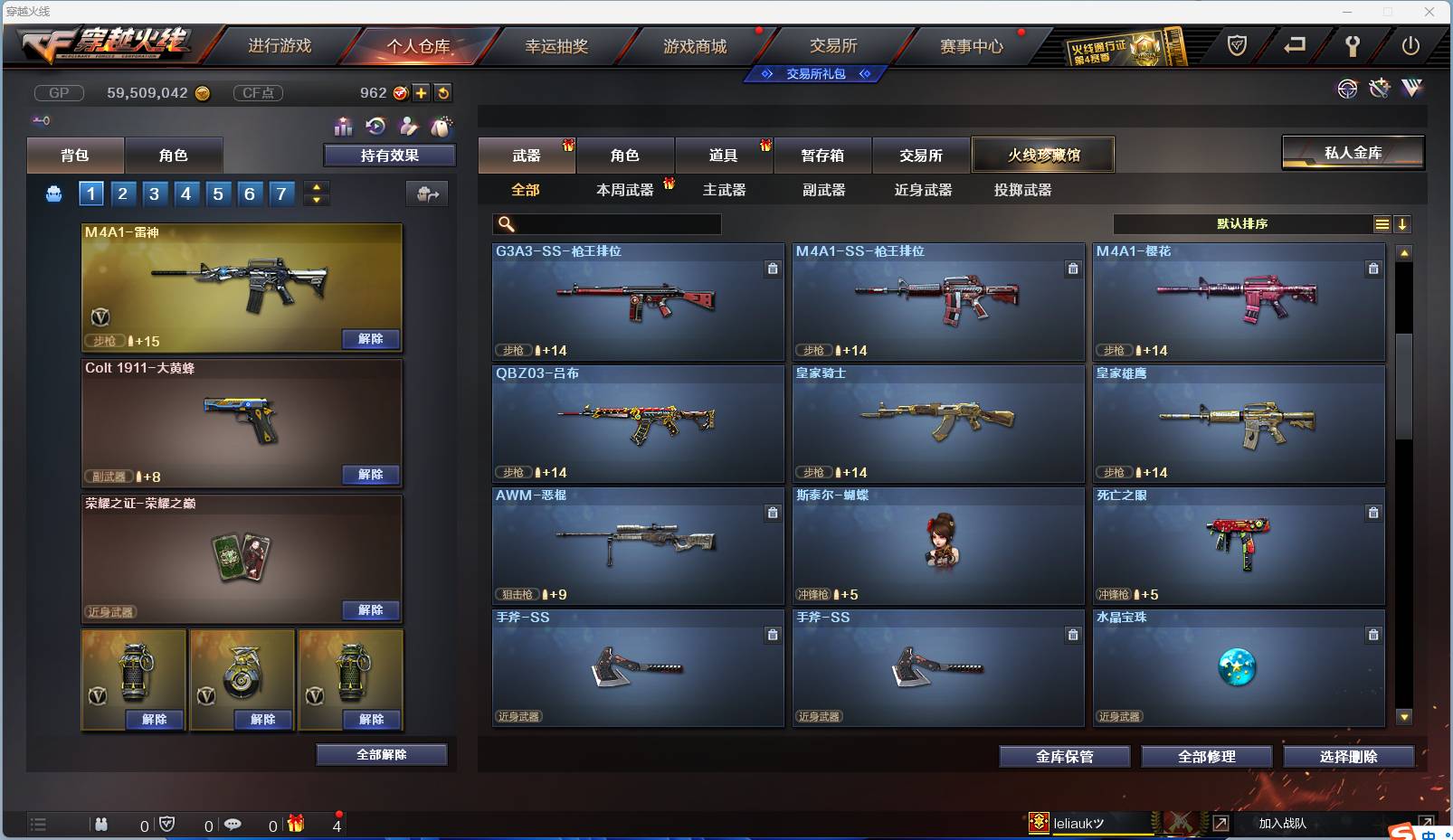Select the character edit icon in left panel
This screenshot has height=840, width=1453.
tap(409, 127)
